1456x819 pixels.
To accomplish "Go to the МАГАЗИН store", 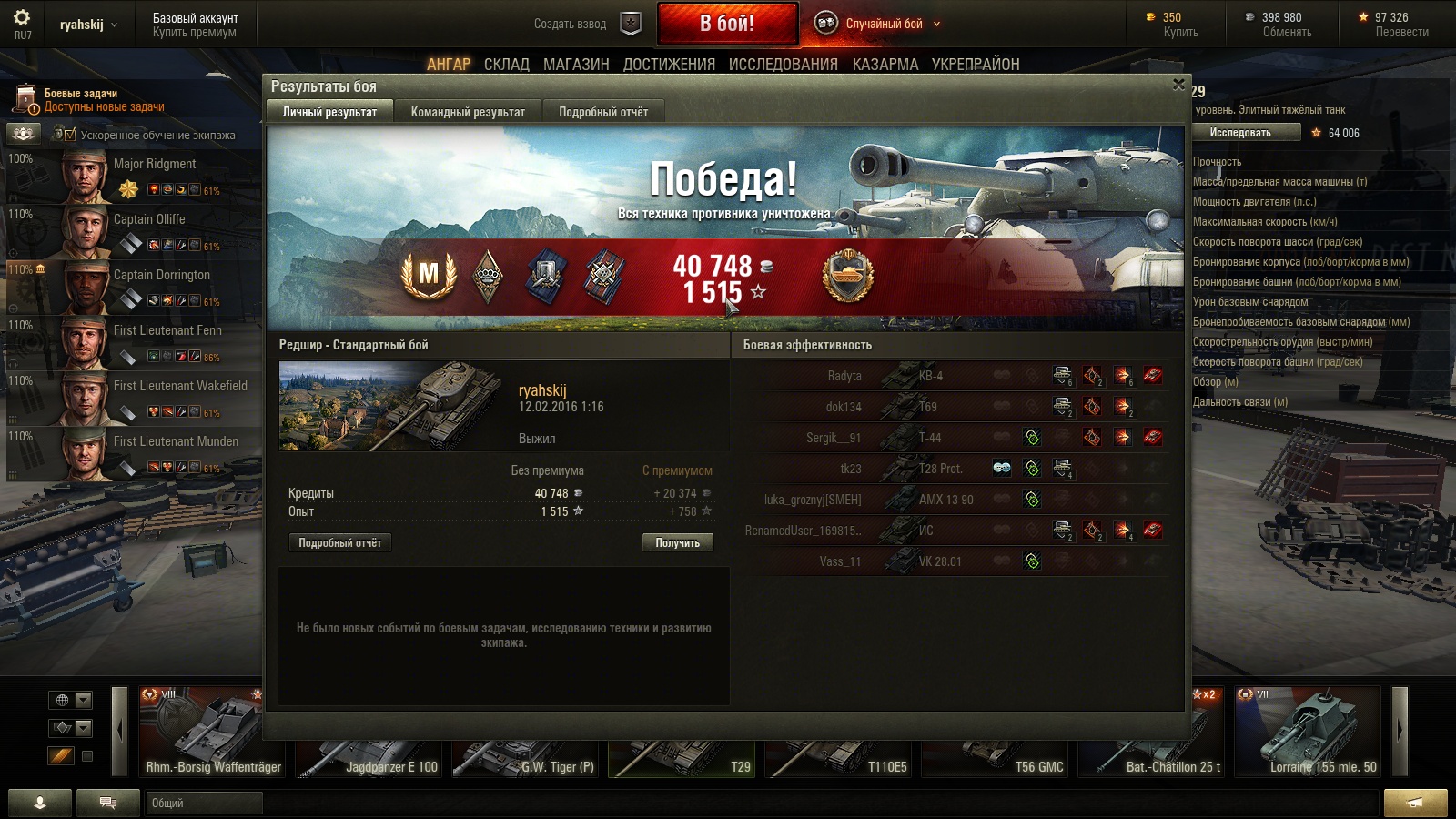I will click(576, 65).
